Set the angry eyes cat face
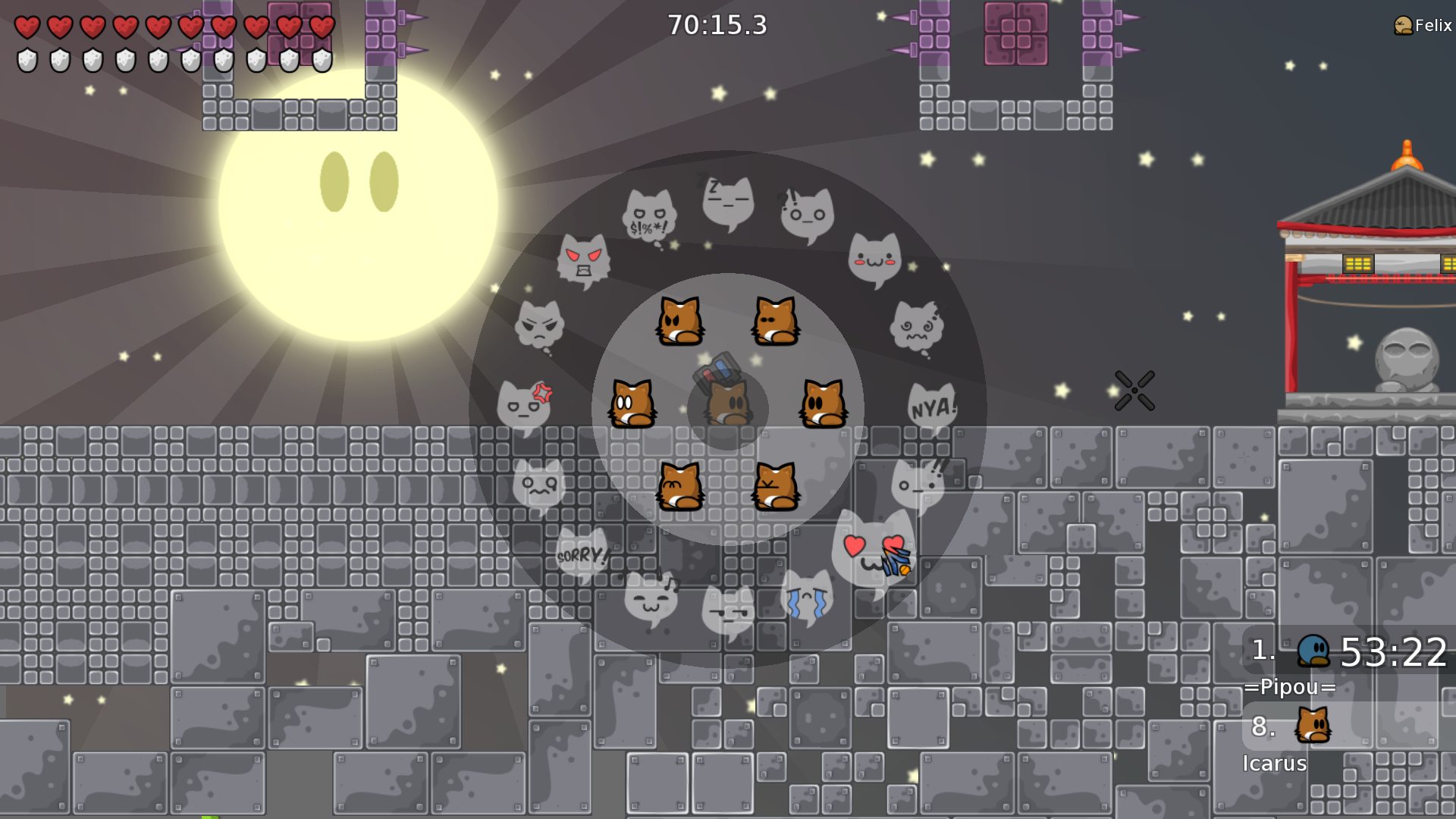The width and height of the screenshot is (1456, 819). coord(680,321)
